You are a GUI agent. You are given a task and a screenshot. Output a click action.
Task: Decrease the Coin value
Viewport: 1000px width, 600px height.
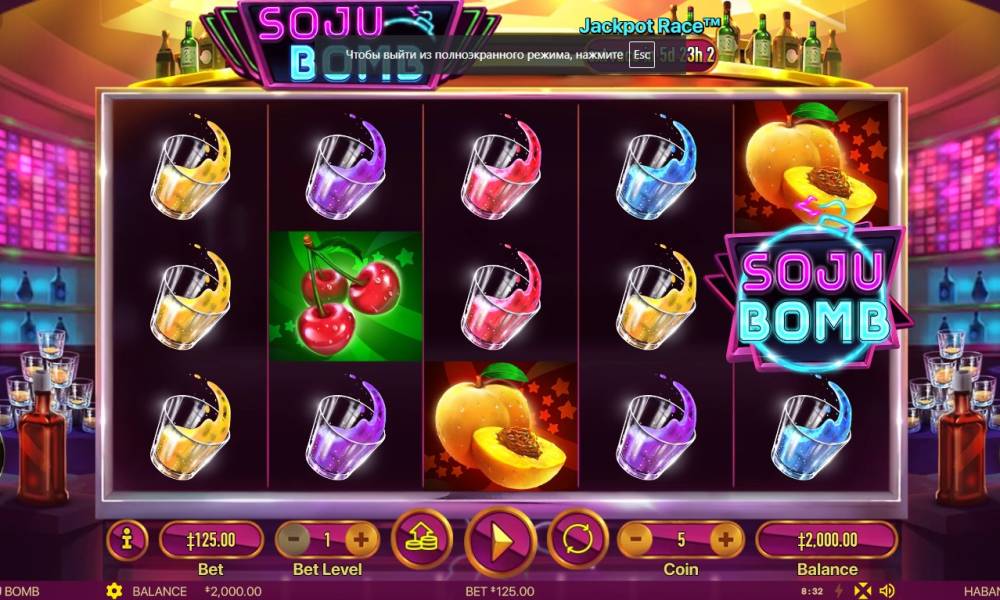pyautogui.click(x=637, y=540)
